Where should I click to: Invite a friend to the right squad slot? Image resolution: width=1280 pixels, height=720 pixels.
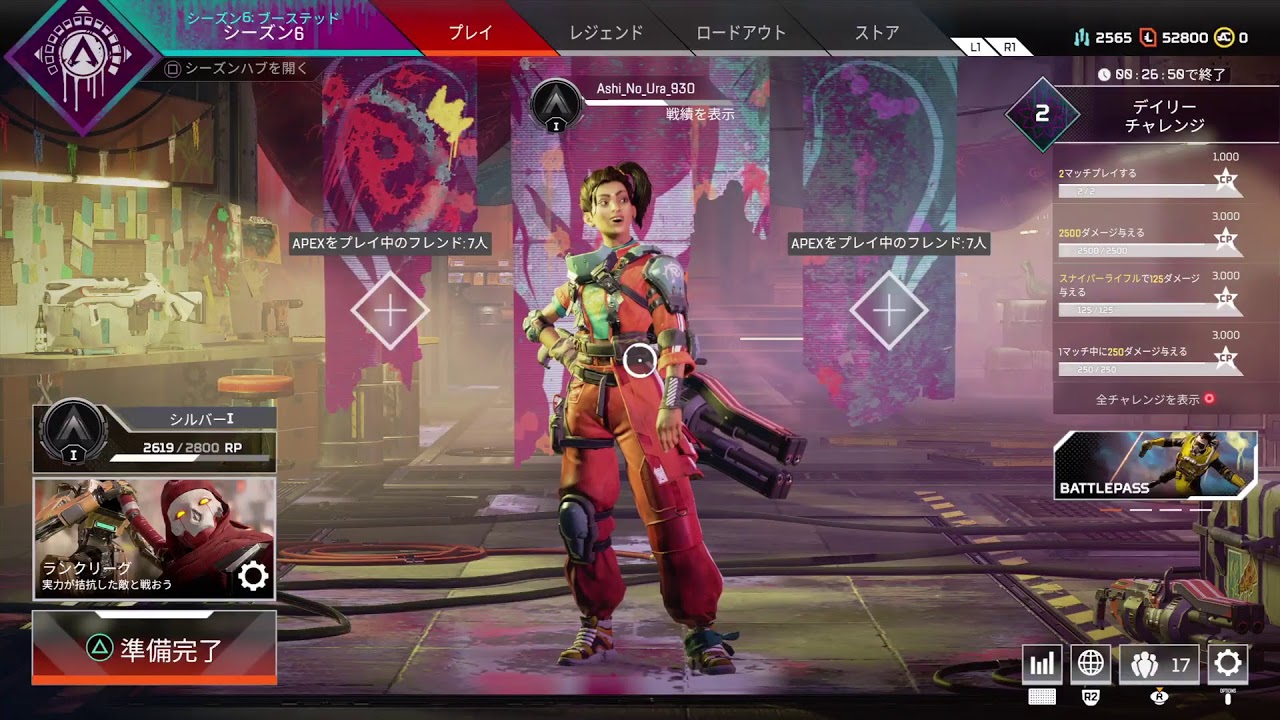pyautogui.click(x=889, y=311)
